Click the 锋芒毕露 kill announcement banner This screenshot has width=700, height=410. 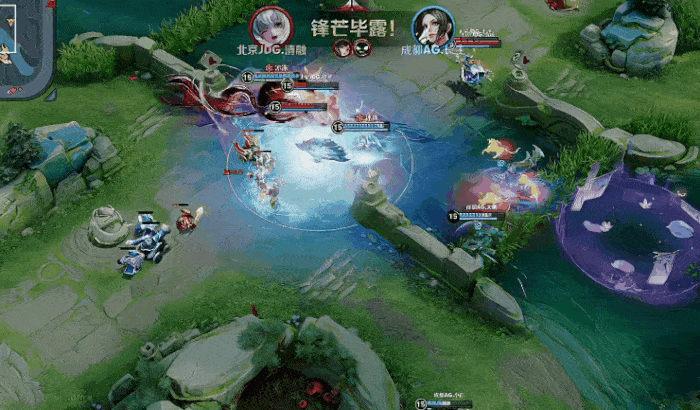[x=352, y=27]
